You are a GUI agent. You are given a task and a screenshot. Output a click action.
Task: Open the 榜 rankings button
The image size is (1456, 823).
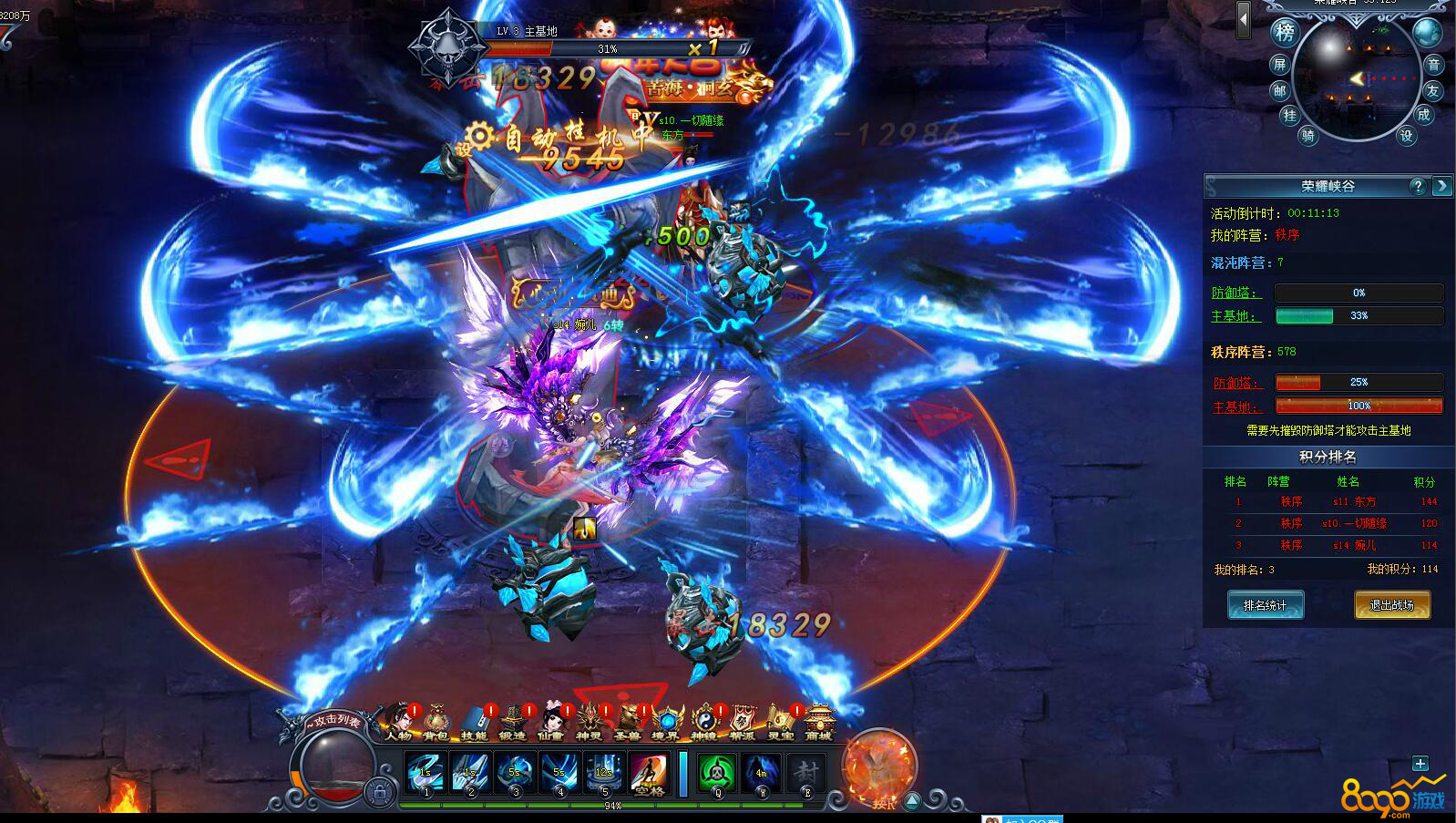pyautogui.click(x=1285, y=33)
